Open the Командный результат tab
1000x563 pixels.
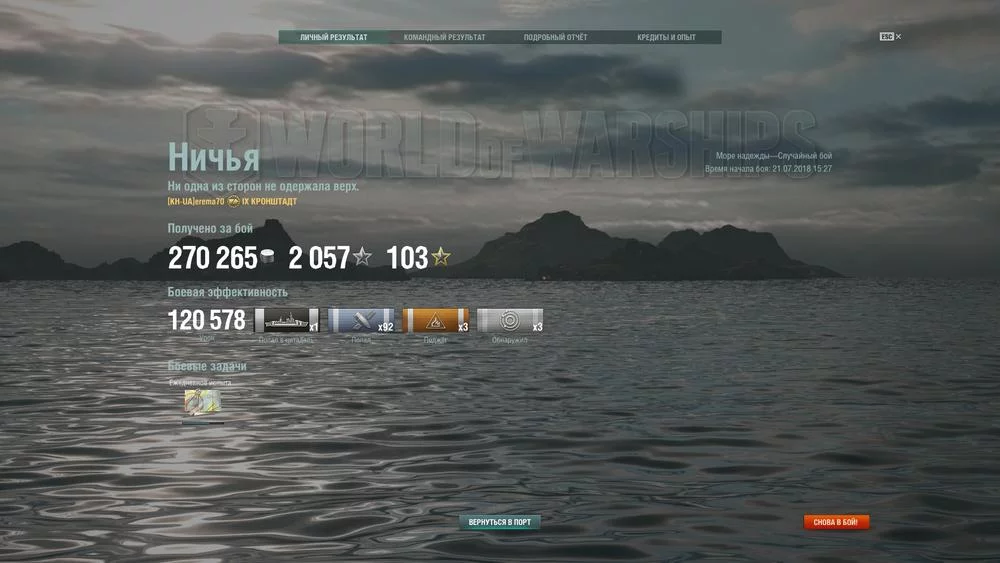point(445,38)
